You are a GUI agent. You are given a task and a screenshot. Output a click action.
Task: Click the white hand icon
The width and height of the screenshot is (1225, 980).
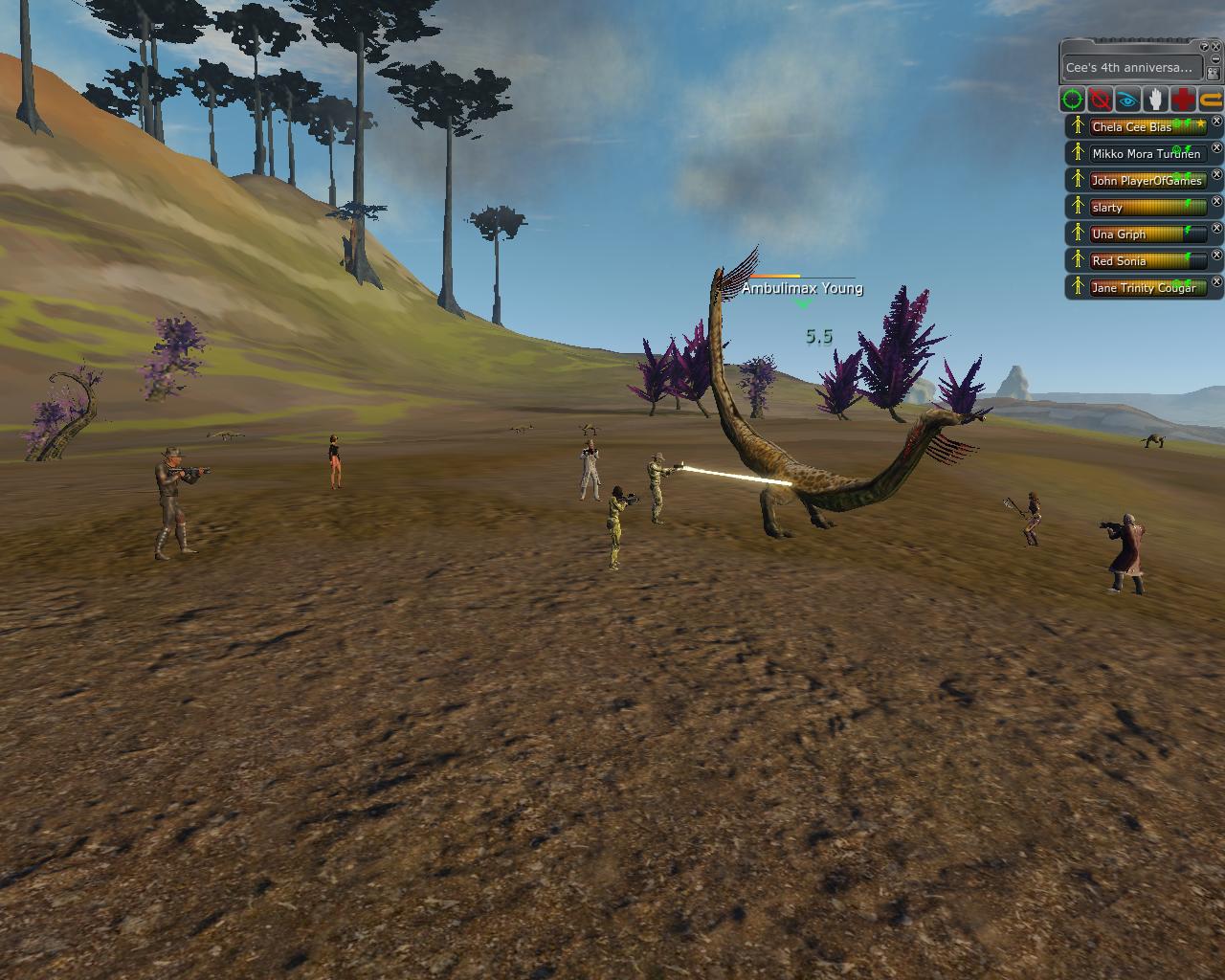pos(1156,100)
